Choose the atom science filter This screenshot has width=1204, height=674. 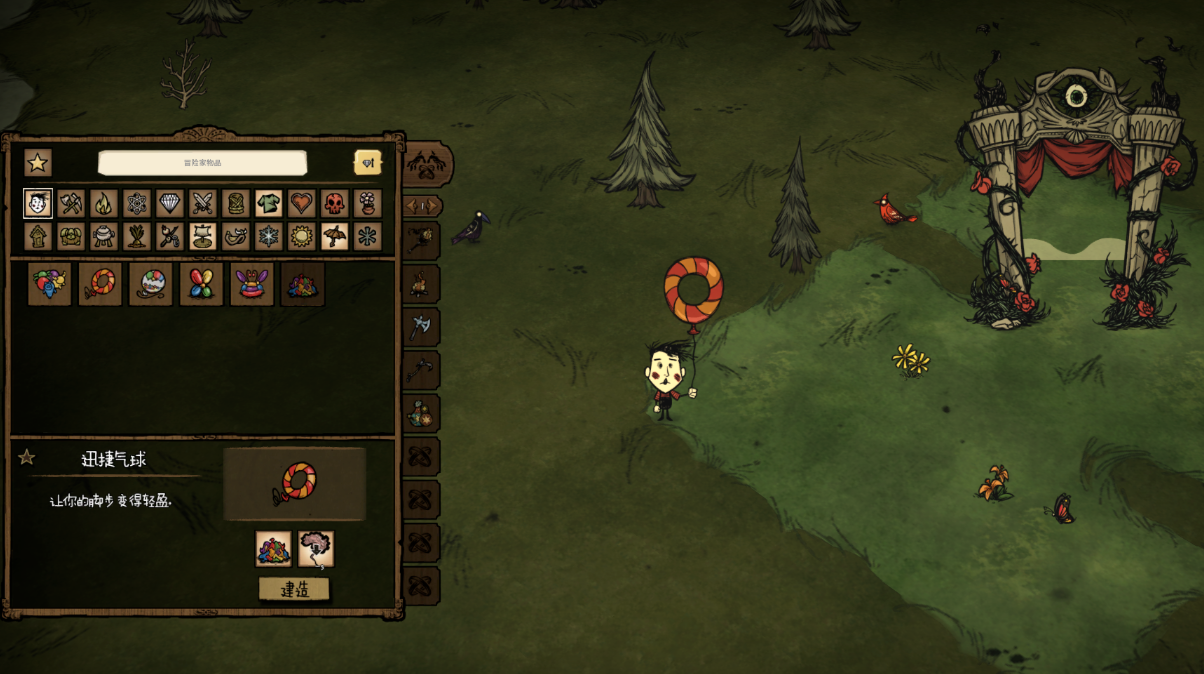click(x=137, y=204)
